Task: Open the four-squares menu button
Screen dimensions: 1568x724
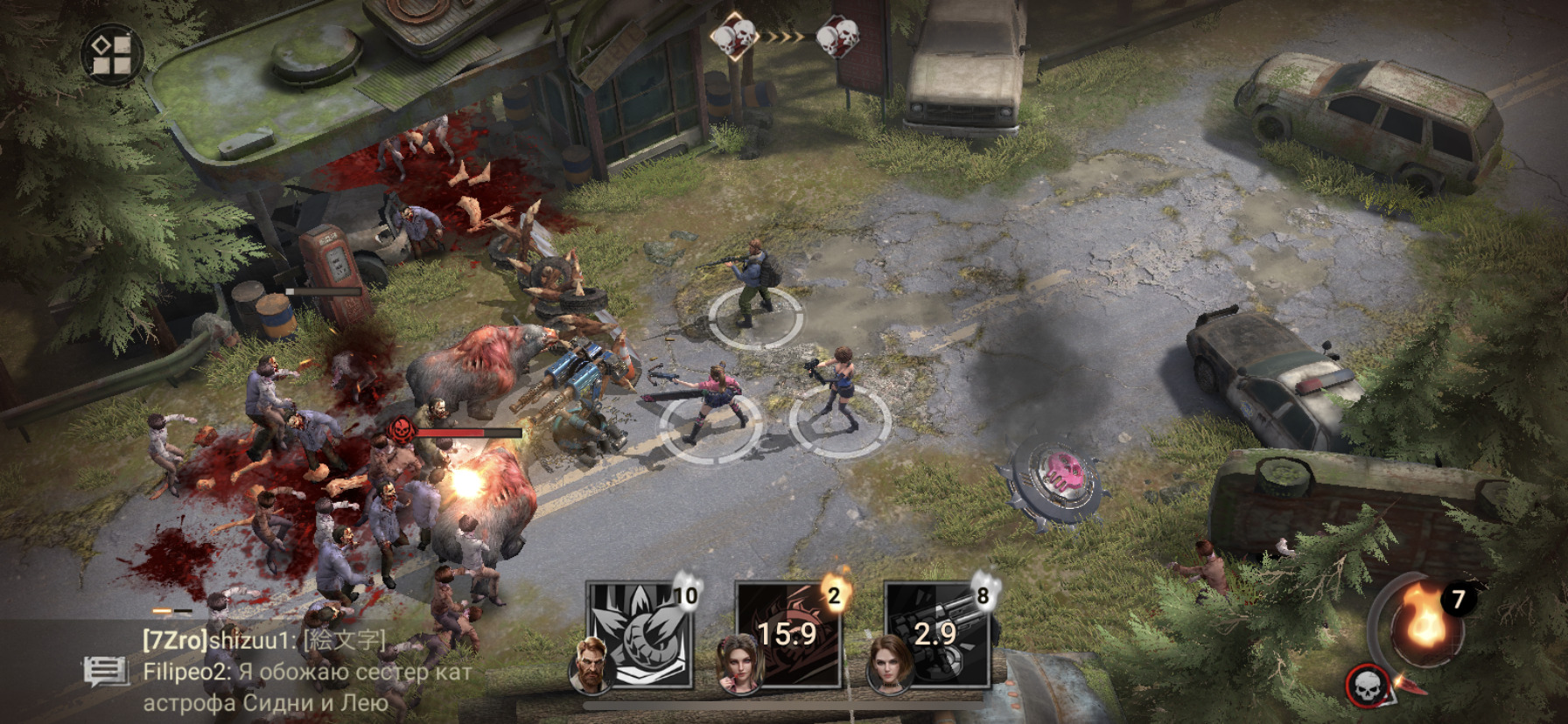Action: [112, 54]
